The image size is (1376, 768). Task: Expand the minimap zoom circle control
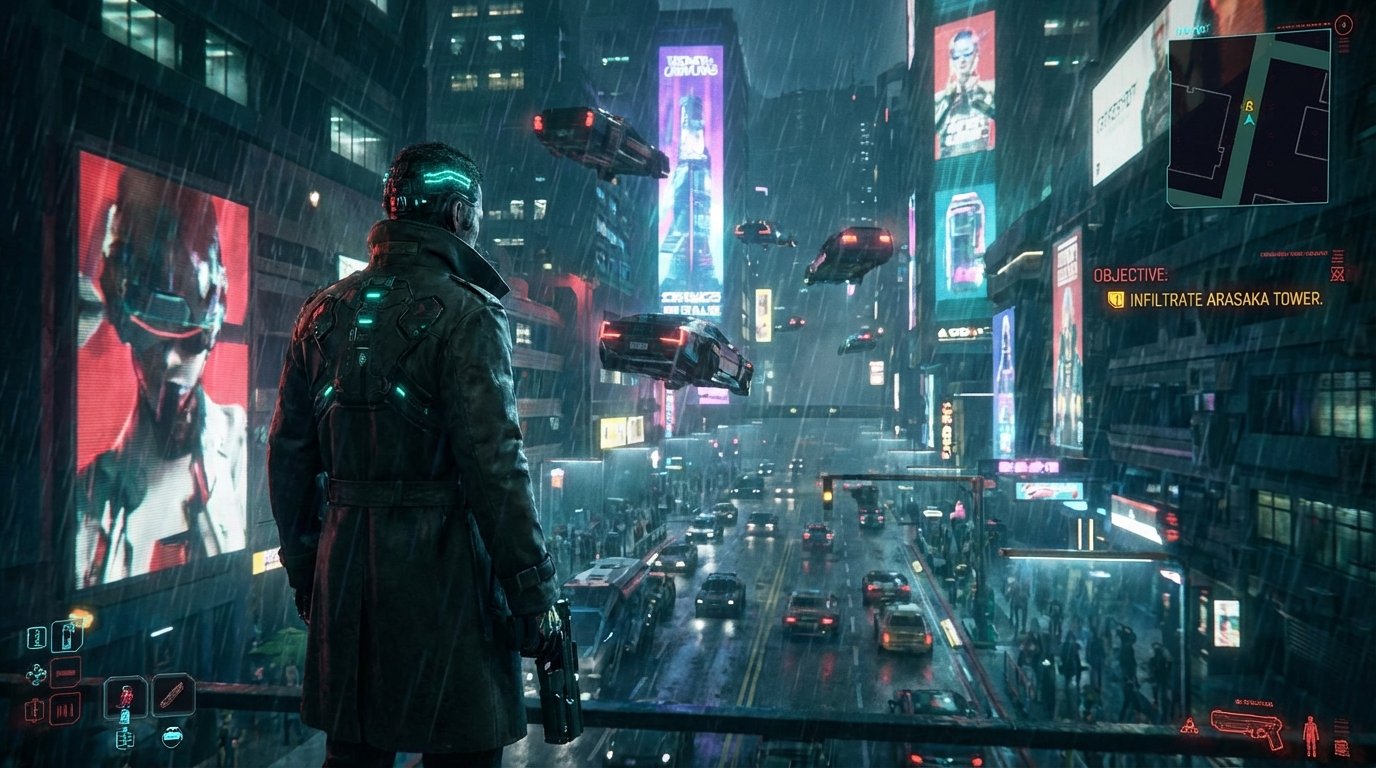(1344, 23)
